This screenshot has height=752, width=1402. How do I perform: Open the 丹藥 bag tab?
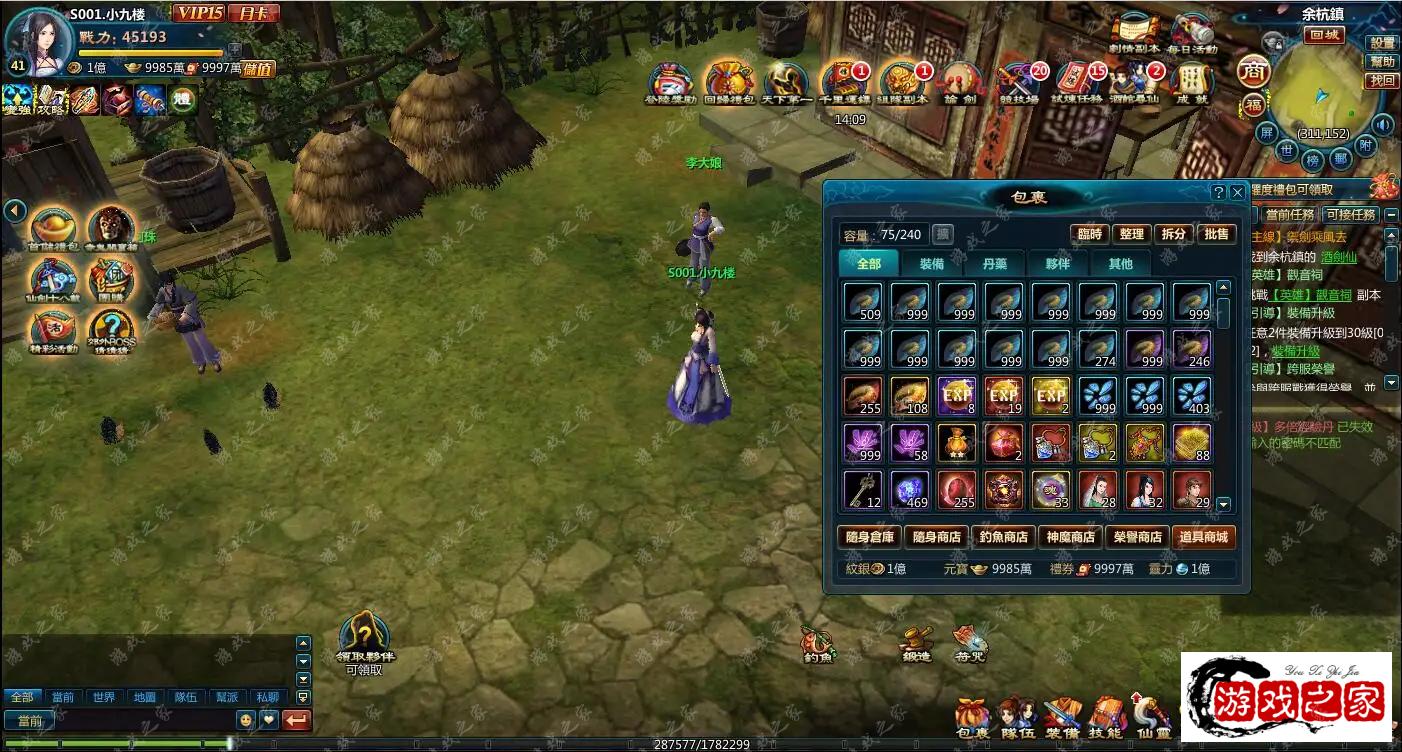pyautogui.click(x=994, y=264)
